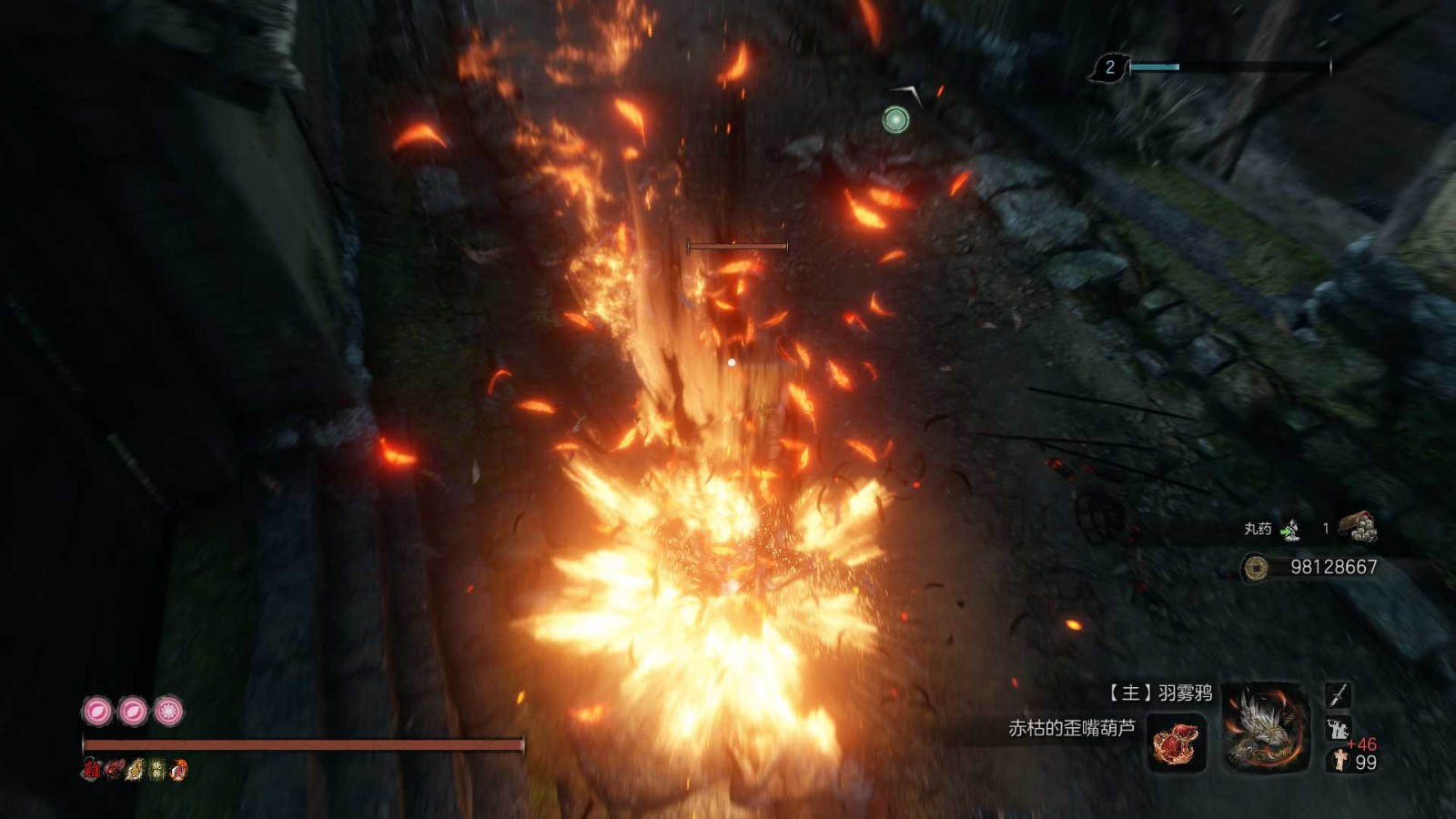
Task: Select the blossom-patterned resurrection node
Action: pos(168,711)
